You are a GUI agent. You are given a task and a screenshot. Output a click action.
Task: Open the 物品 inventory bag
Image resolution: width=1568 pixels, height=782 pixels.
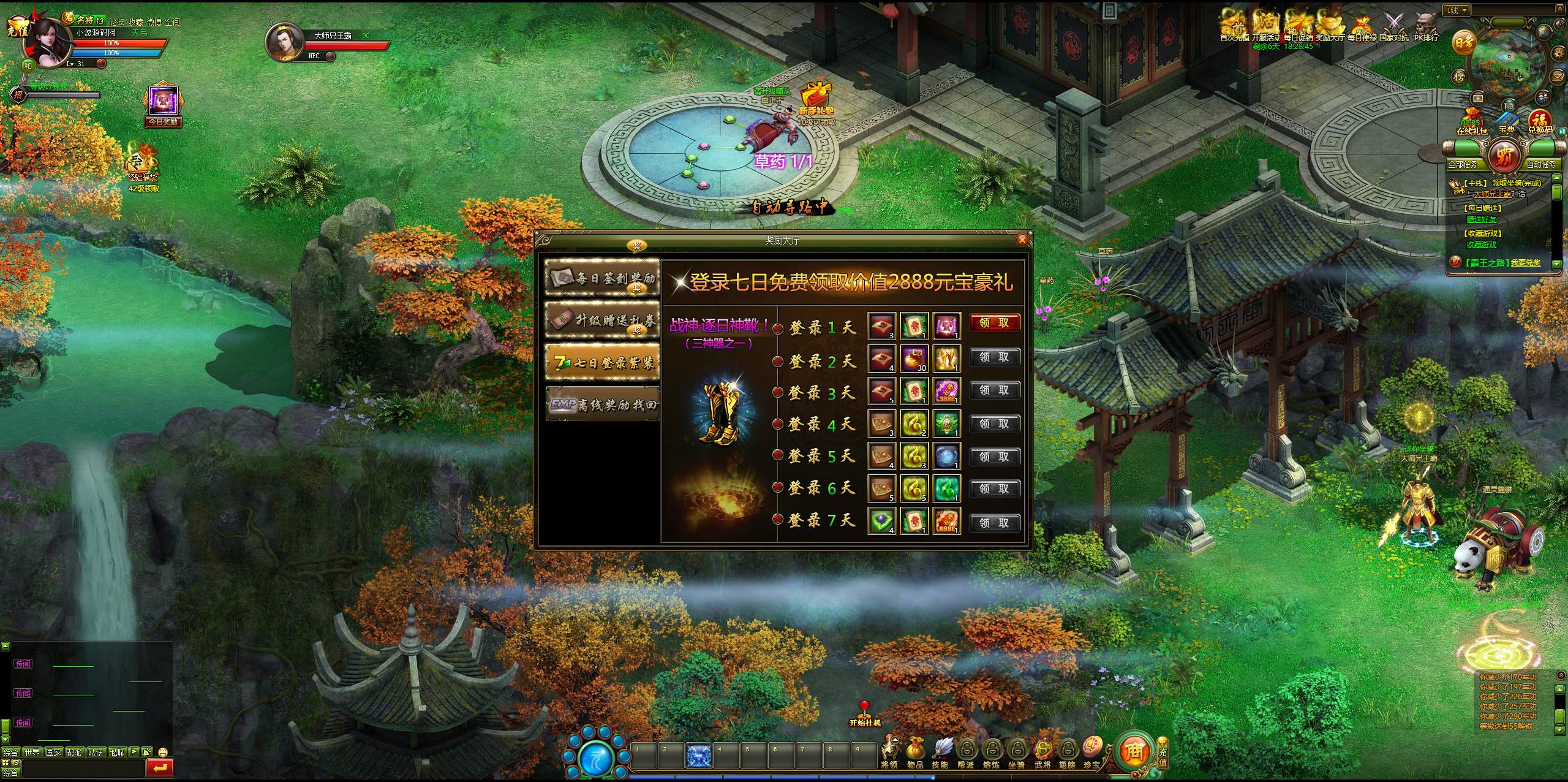(x=915, y=752)
